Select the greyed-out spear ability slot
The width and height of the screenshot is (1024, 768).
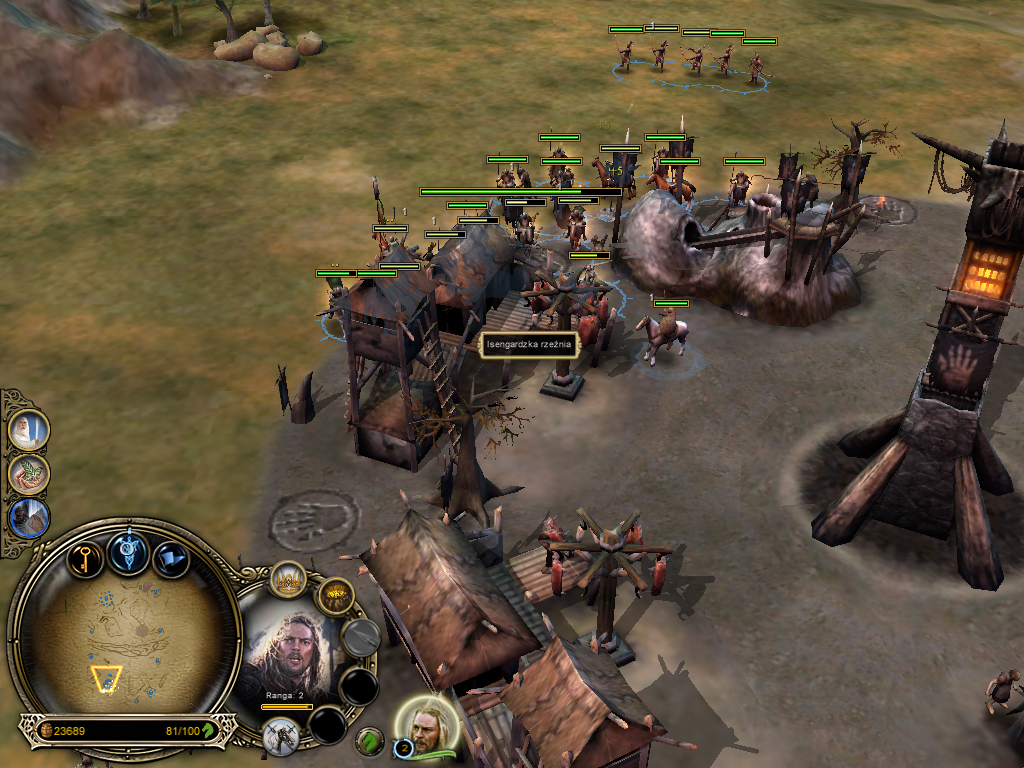(x=361, y=637)
